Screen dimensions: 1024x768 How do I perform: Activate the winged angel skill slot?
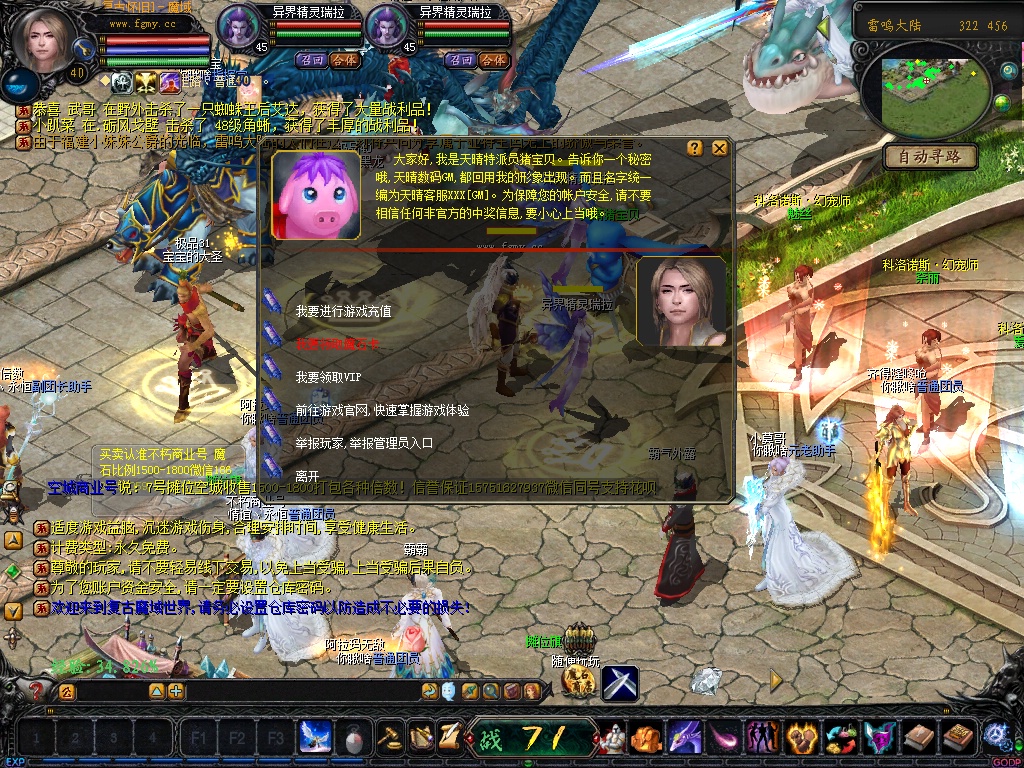point(316,737)
